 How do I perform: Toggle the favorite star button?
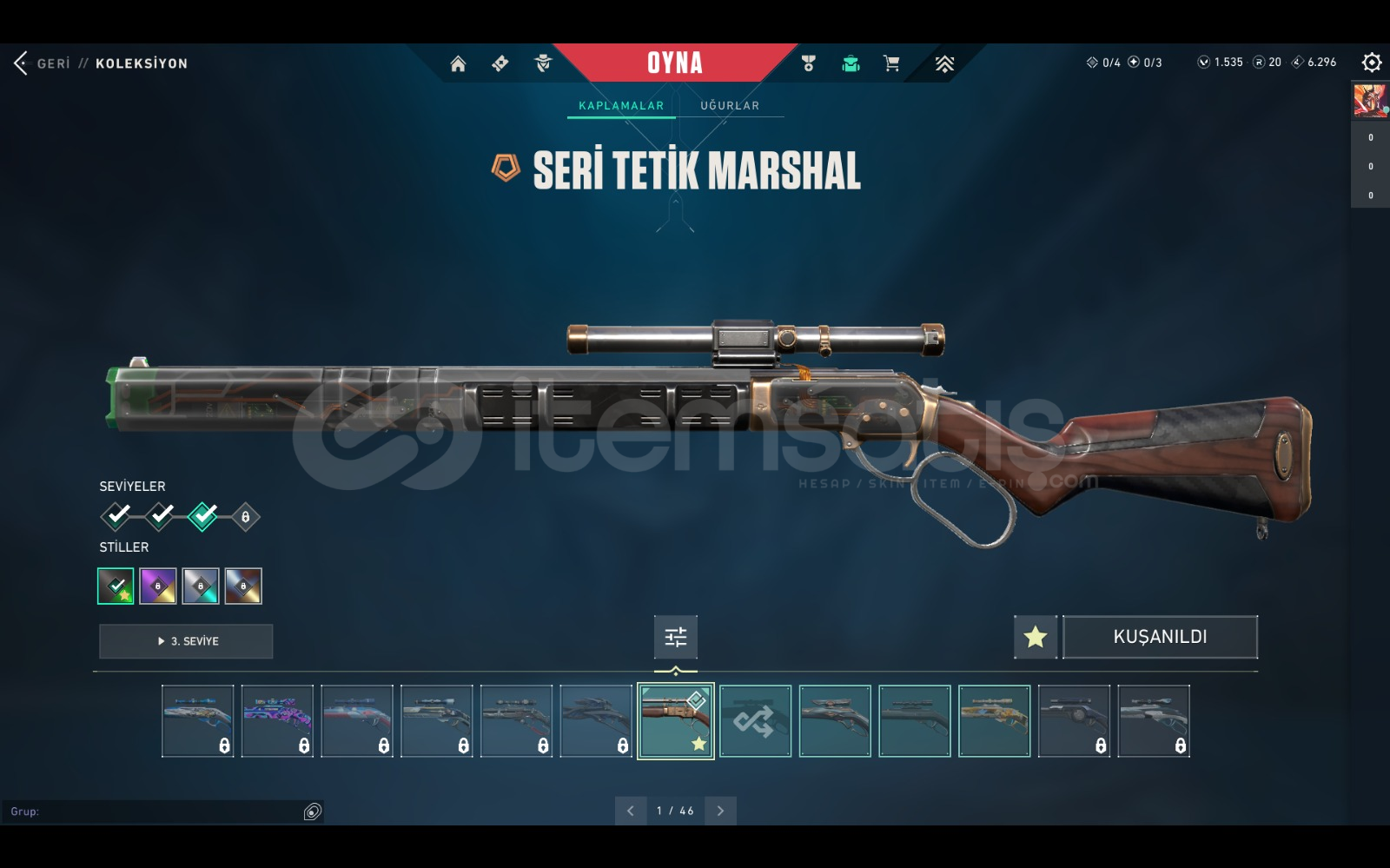pos(1035,637)
